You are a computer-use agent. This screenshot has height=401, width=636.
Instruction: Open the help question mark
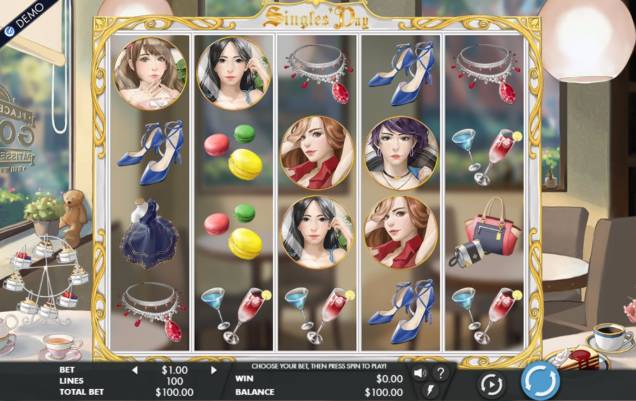pos(441,373)
